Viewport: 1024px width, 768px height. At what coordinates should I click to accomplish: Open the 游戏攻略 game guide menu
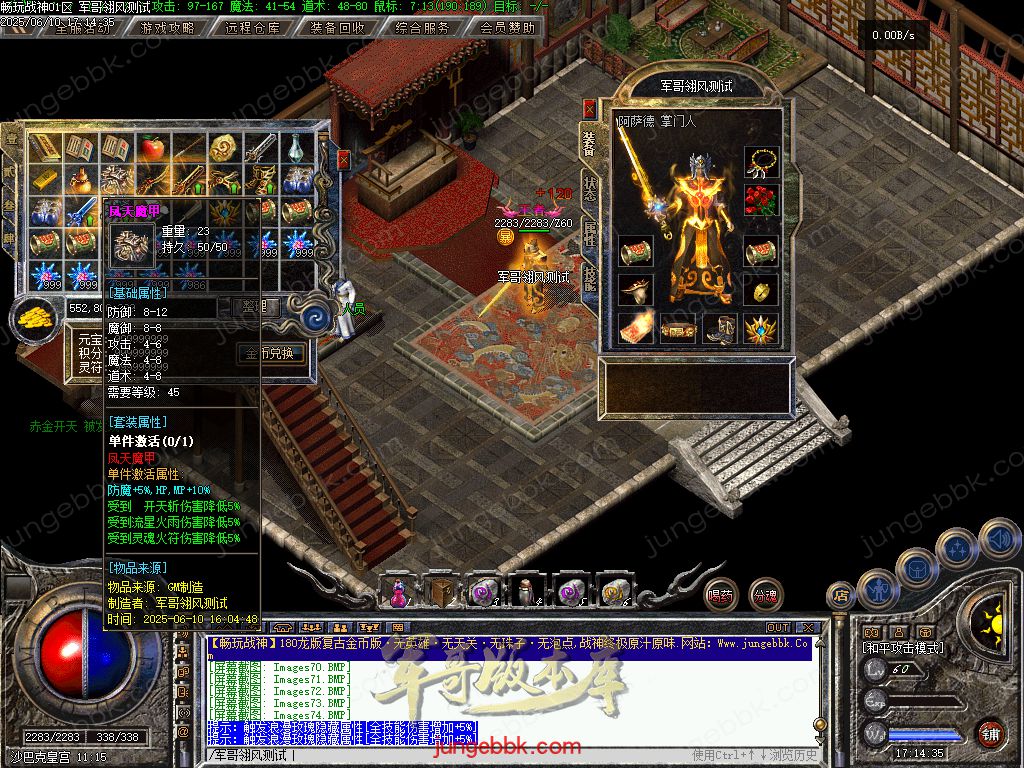click(x=168, y=28)
